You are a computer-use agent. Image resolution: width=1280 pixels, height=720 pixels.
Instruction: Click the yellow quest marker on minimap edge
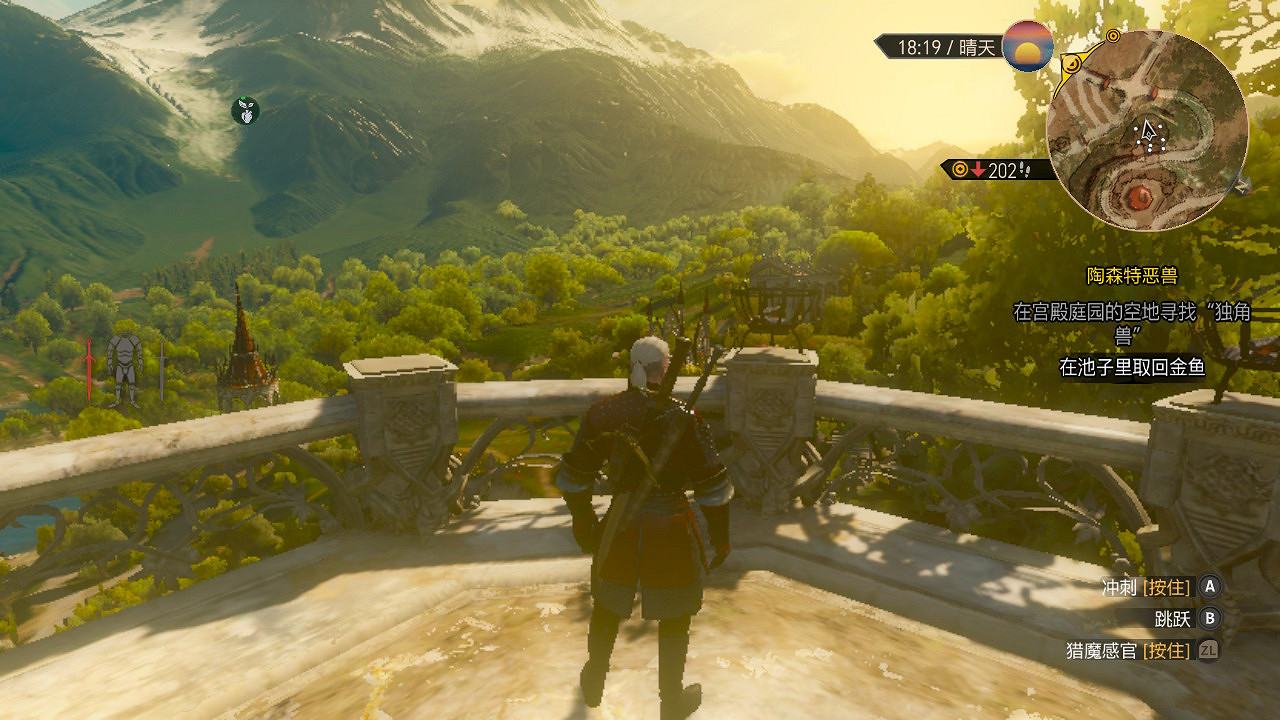tap(1072, 64)
